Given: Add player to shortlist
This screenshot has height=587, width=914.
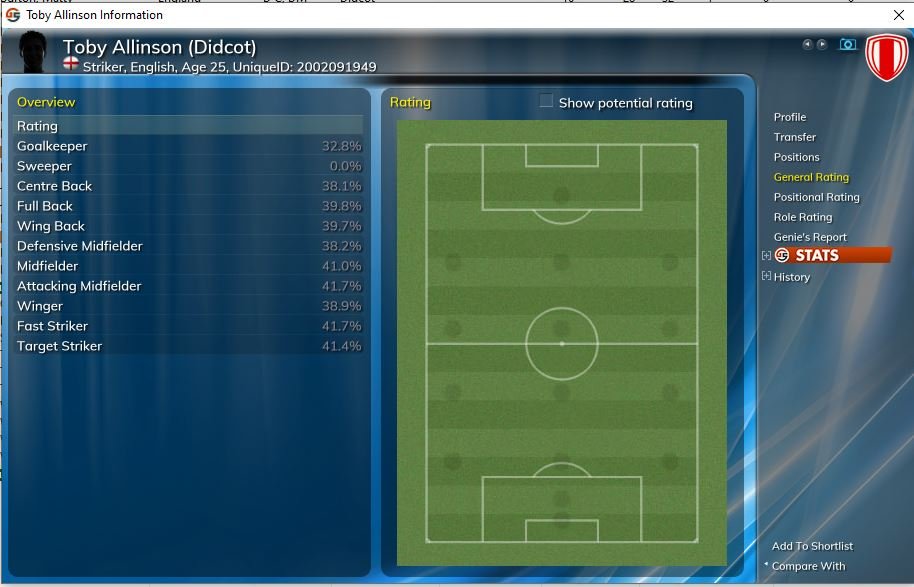Looking at the screenshot, I should (x=812, y=546).
